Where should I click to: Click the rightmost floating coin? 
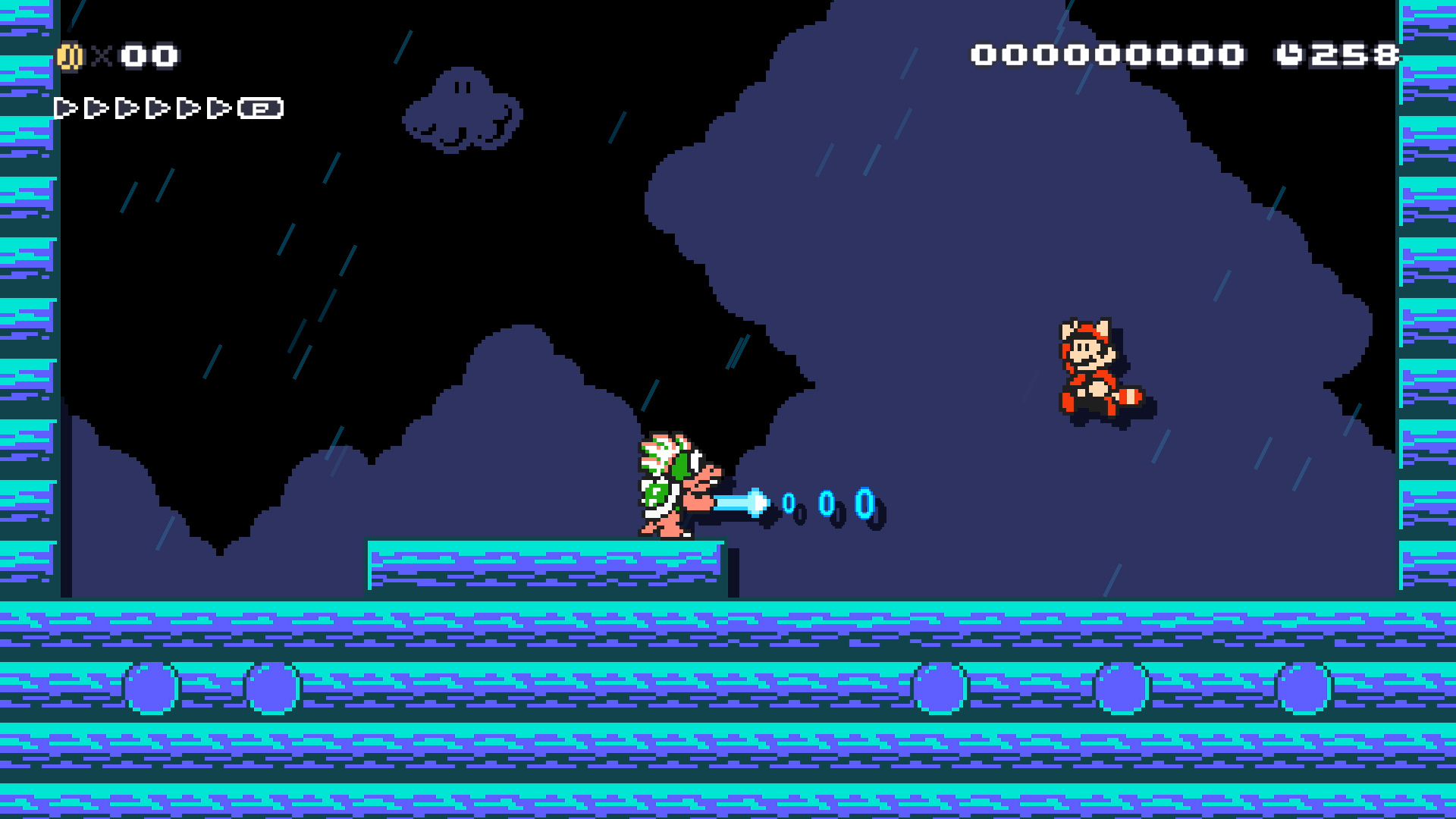pos(863,502)
